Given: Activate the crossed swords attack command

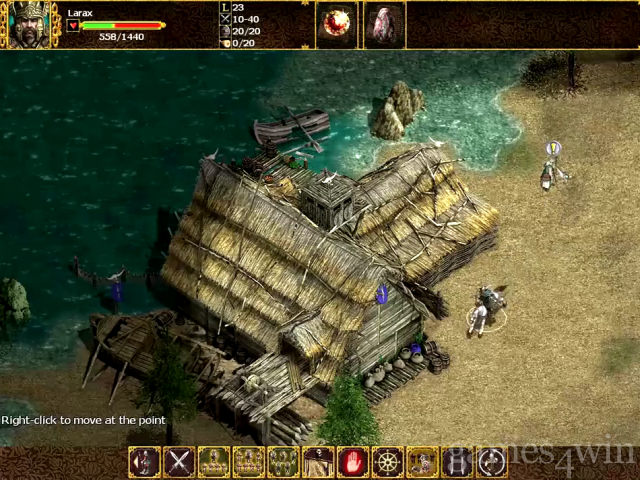Looking at the screenshot, I should [179, 462].
